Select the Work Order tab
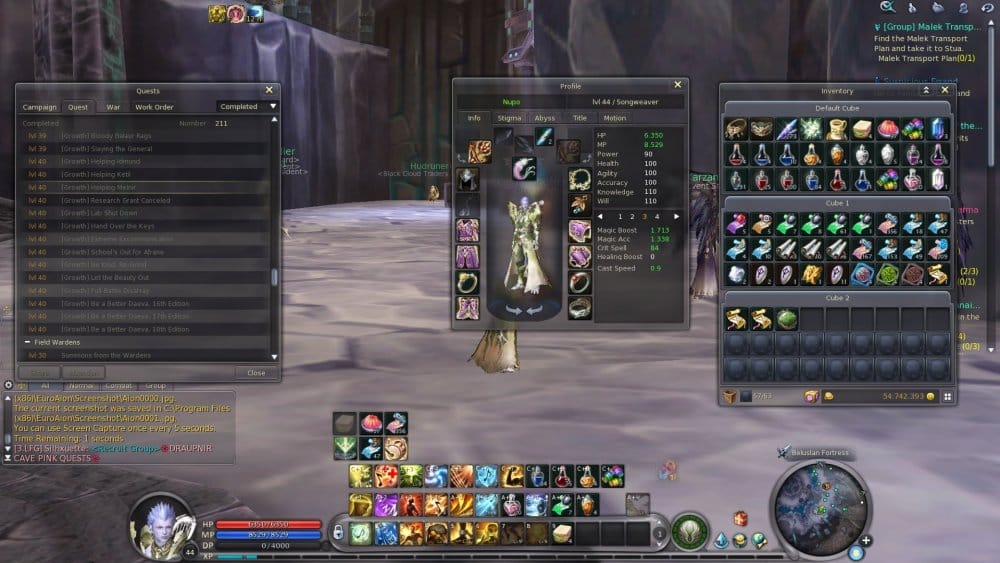 [x=154, y=107]
